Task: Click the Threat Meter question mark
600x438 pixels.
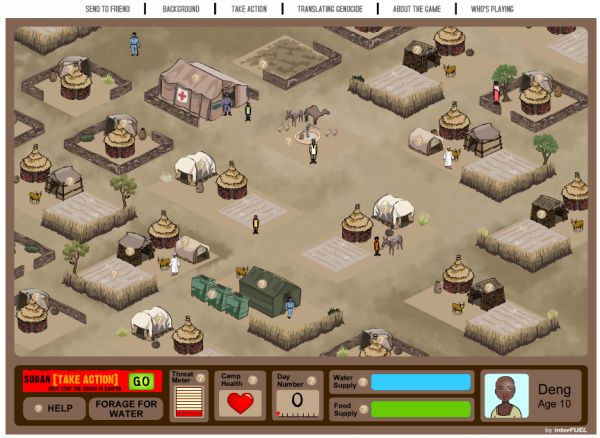Action: tap(200, 377)
